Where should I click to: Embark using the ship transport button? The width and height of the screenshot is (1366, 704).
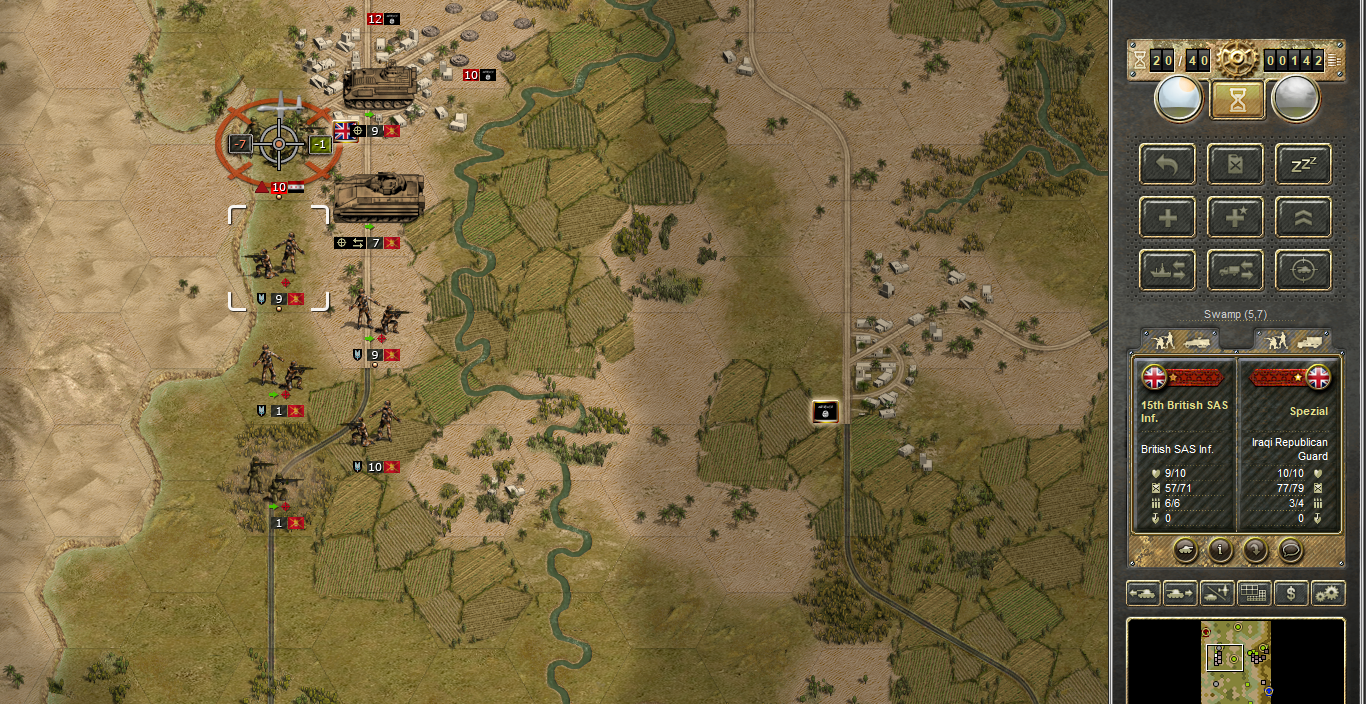1168,270
